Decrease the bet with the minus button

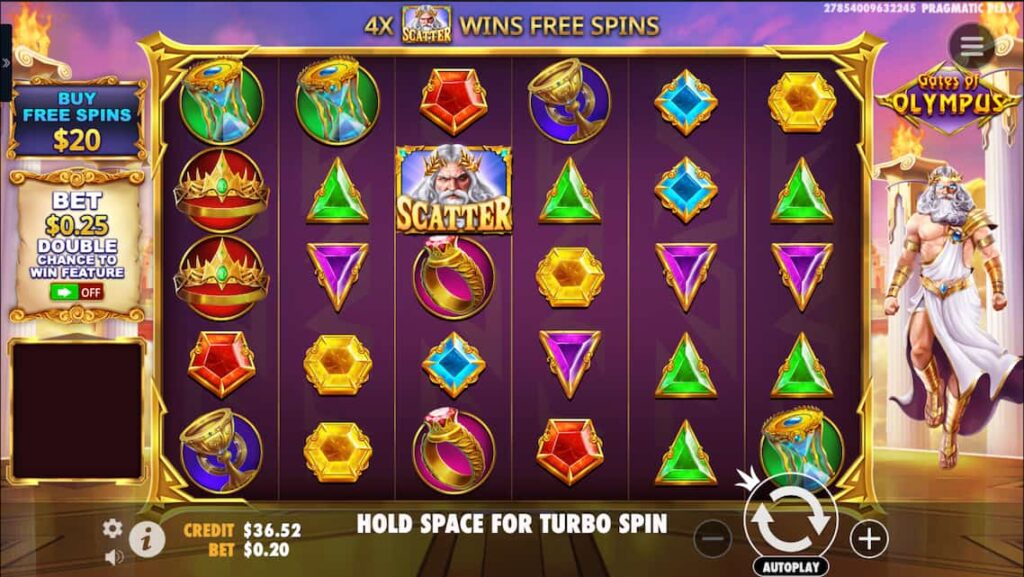pyautogui.click(x=712, y=539)
